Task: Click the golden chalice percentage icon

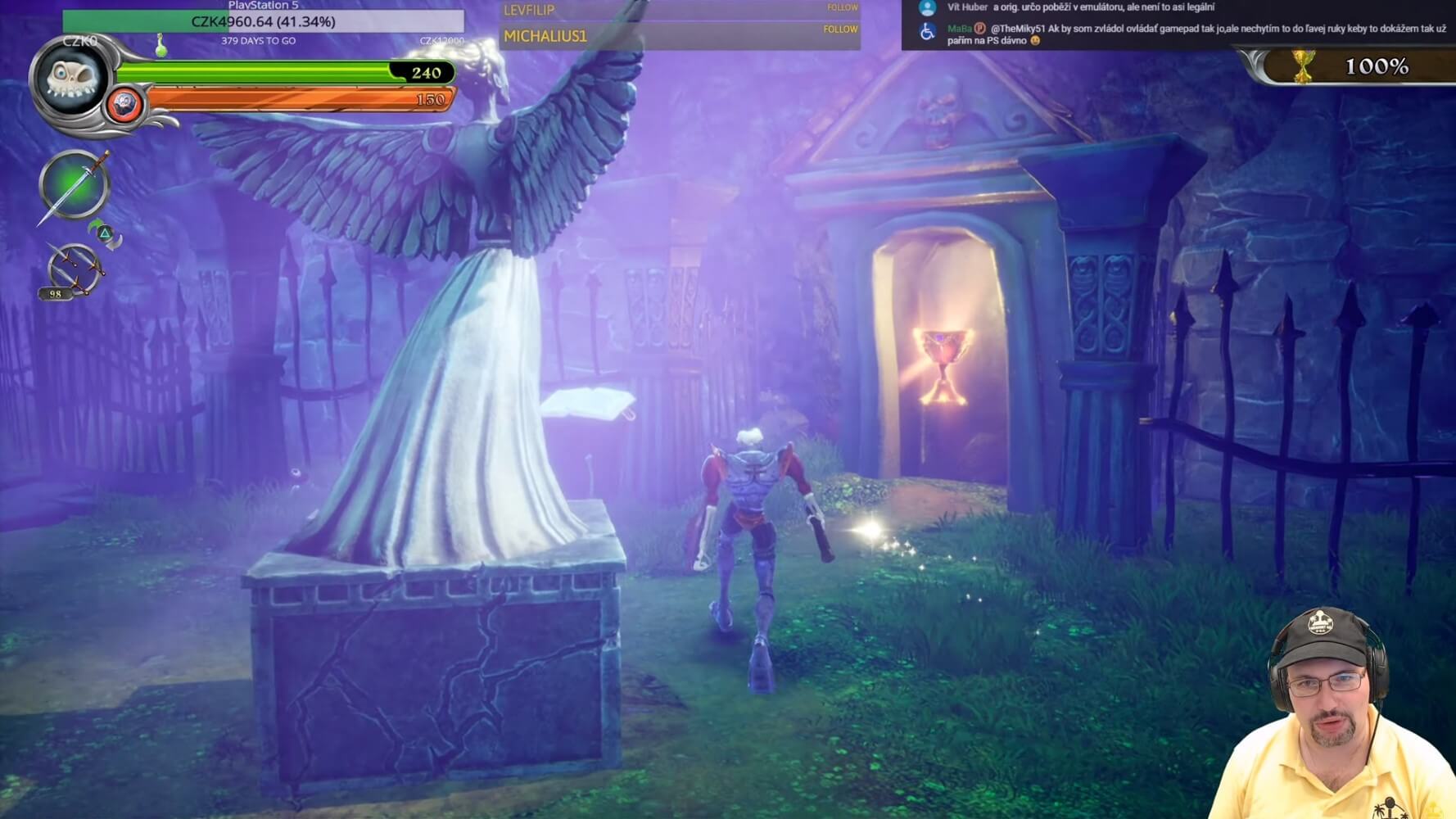Action: [1303, 66]
